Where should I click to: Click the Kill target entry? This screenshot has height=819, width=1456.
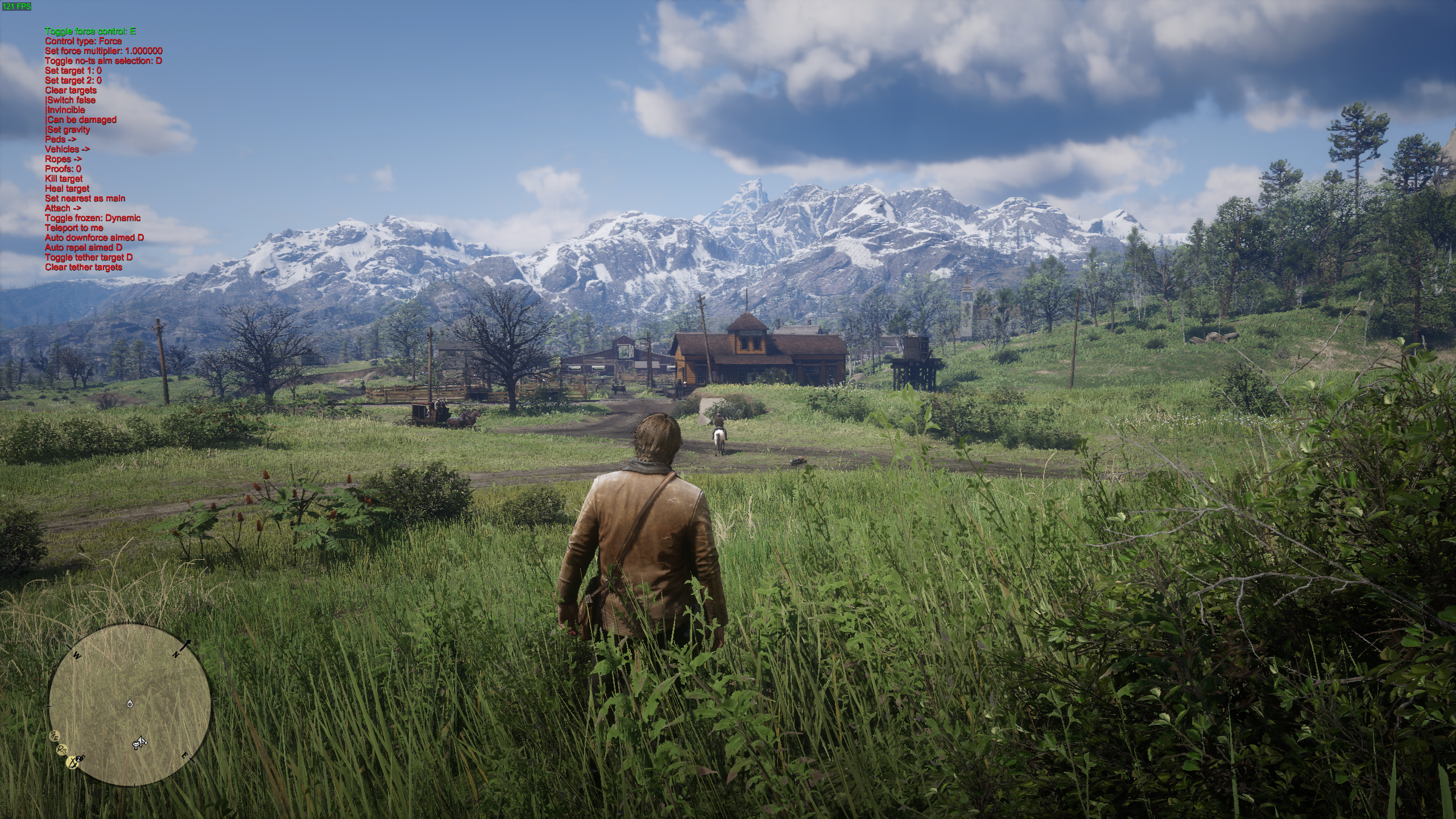(64, 179)
